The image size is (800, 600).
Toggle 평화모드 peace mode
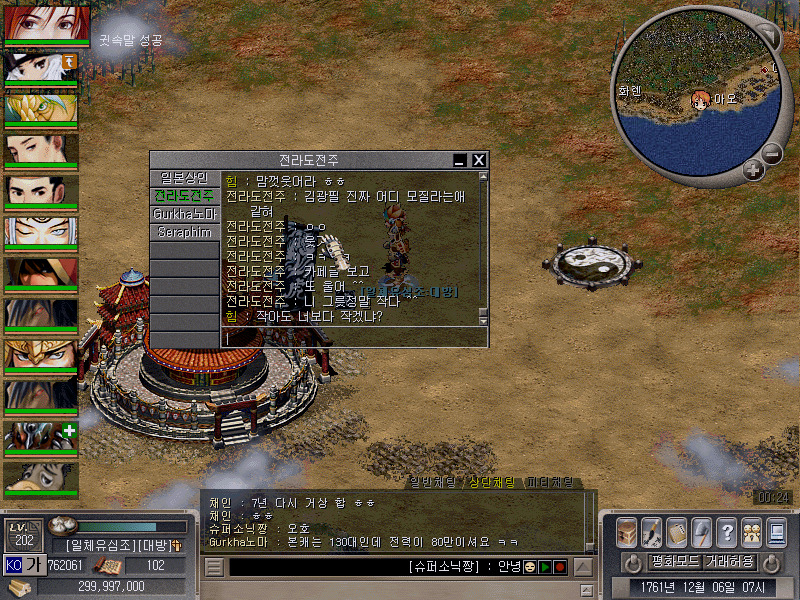[x=674, y=562]
